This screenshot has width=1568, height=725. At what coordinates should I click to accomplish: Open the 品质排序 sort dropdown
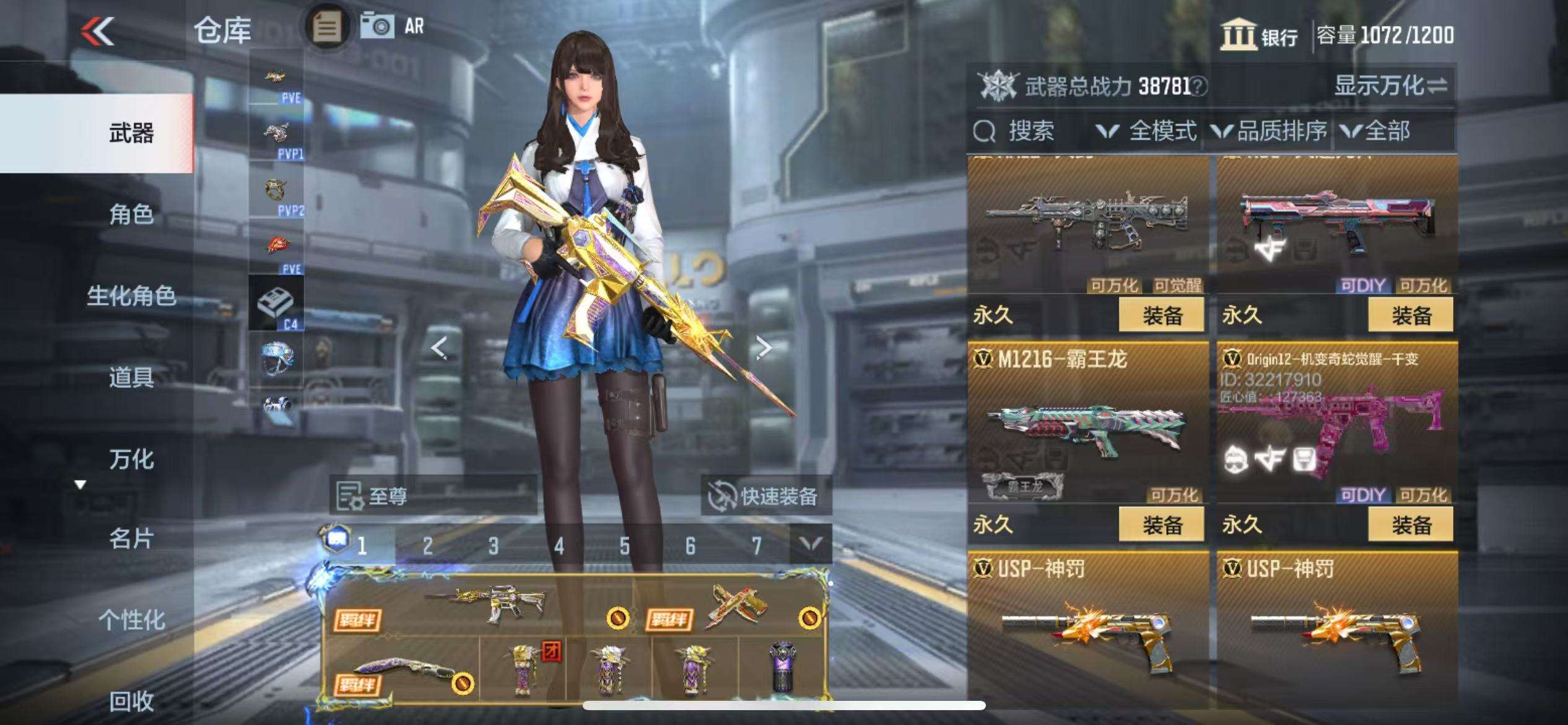(x=1270, y=131)
